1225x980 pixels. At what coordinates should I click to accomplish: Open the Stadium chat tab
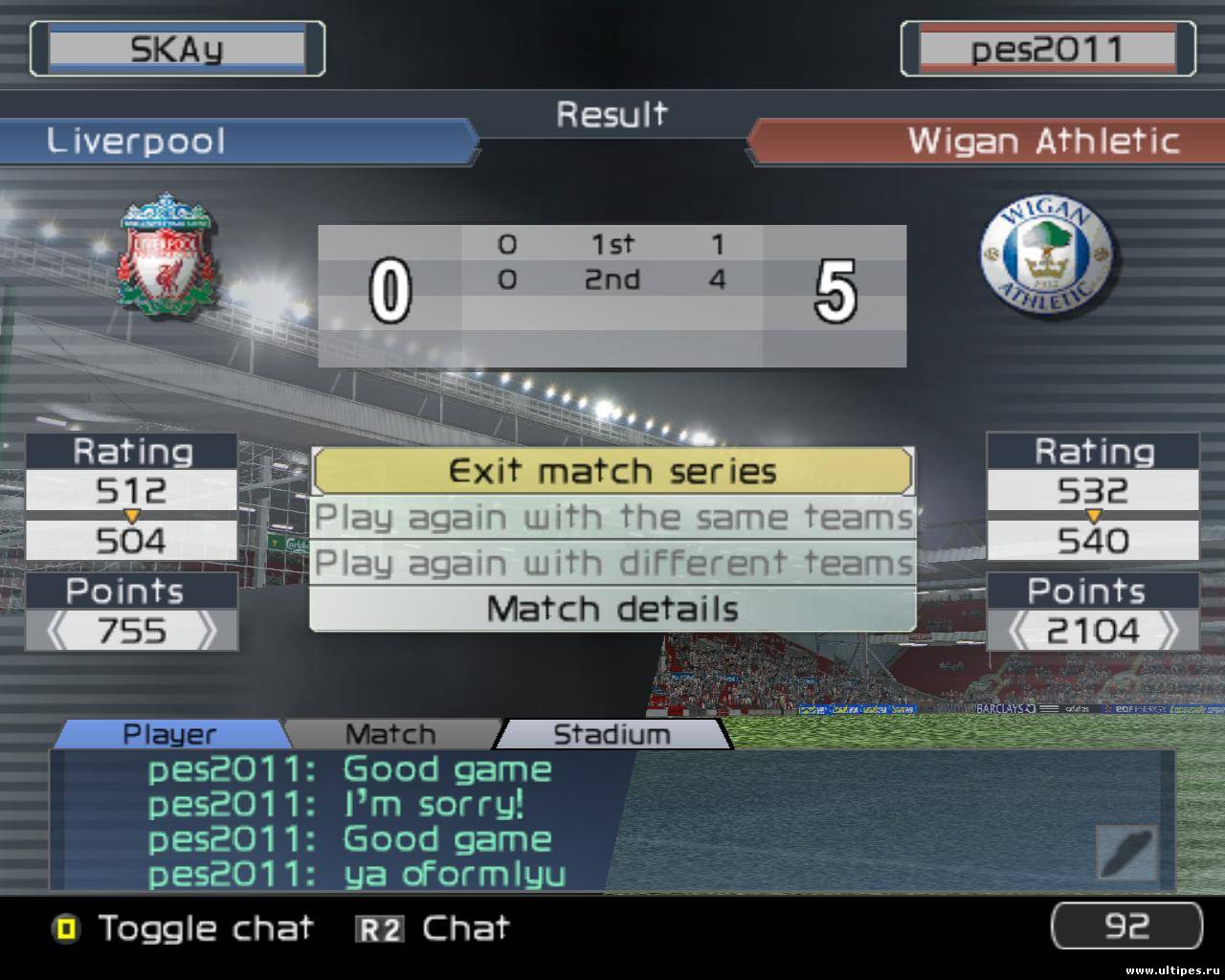612,734
